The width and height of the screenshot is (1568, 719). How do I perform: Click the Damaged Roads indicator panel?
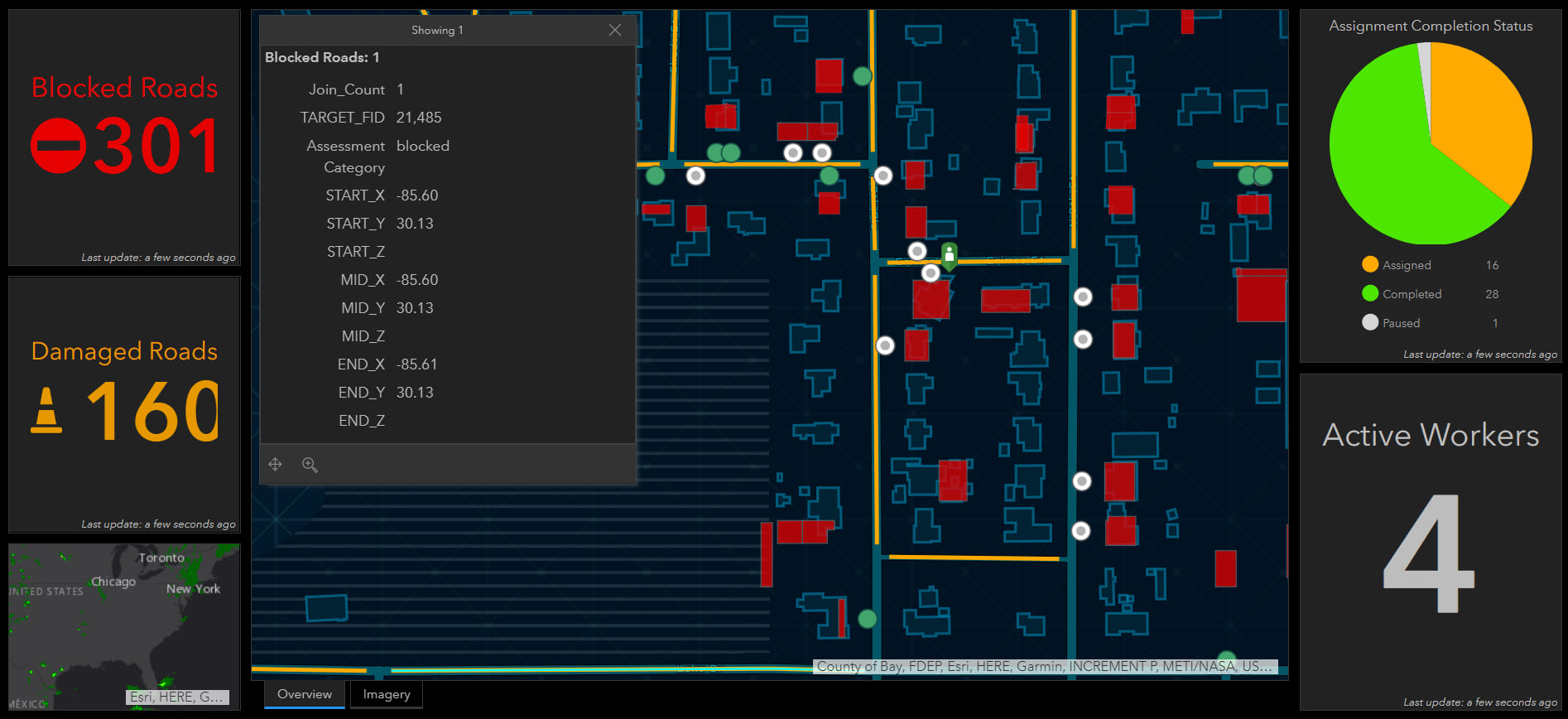pos(124,404)
